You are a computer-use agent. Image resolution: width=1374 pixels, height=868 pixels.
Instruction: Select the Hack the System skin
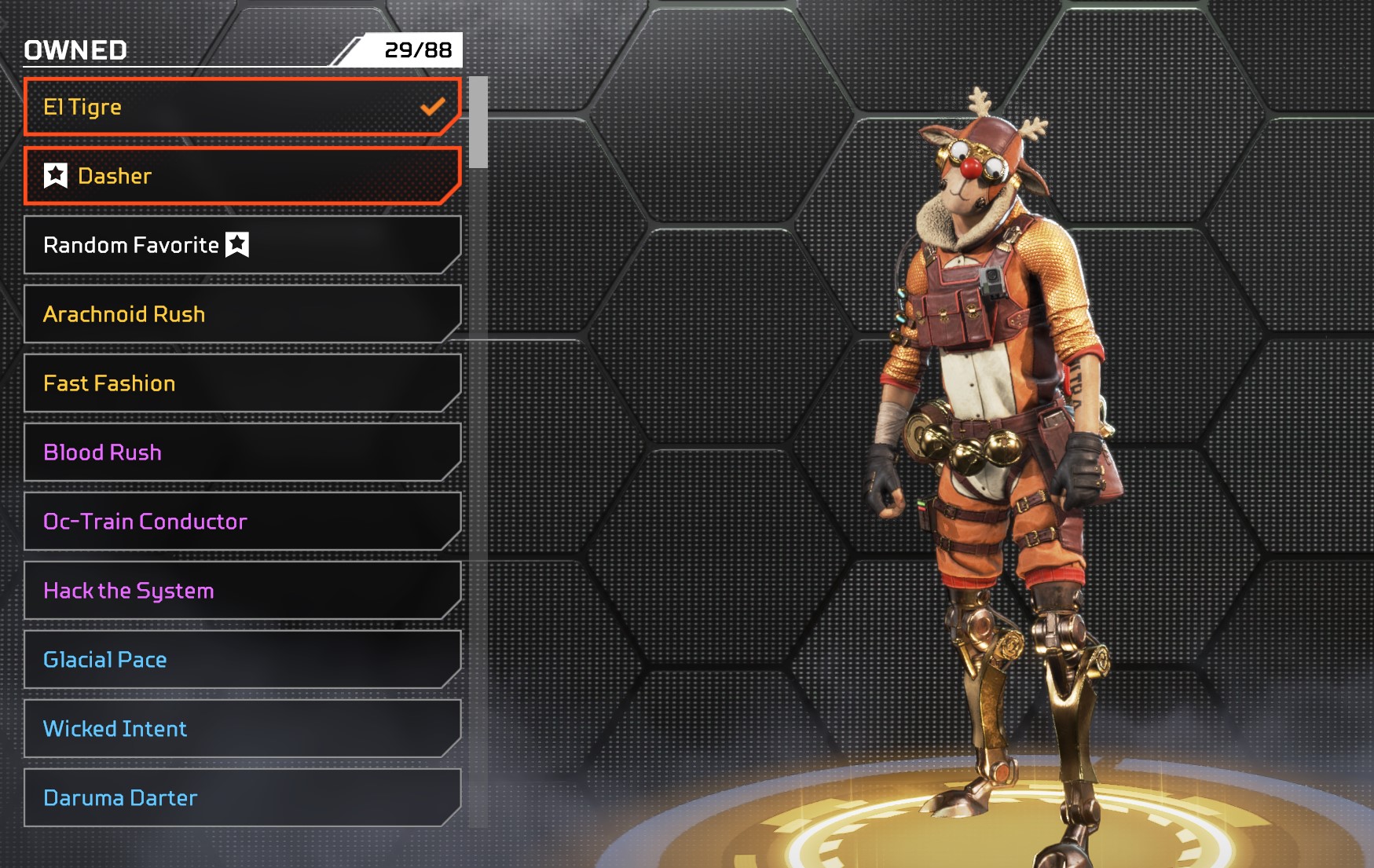242,591
